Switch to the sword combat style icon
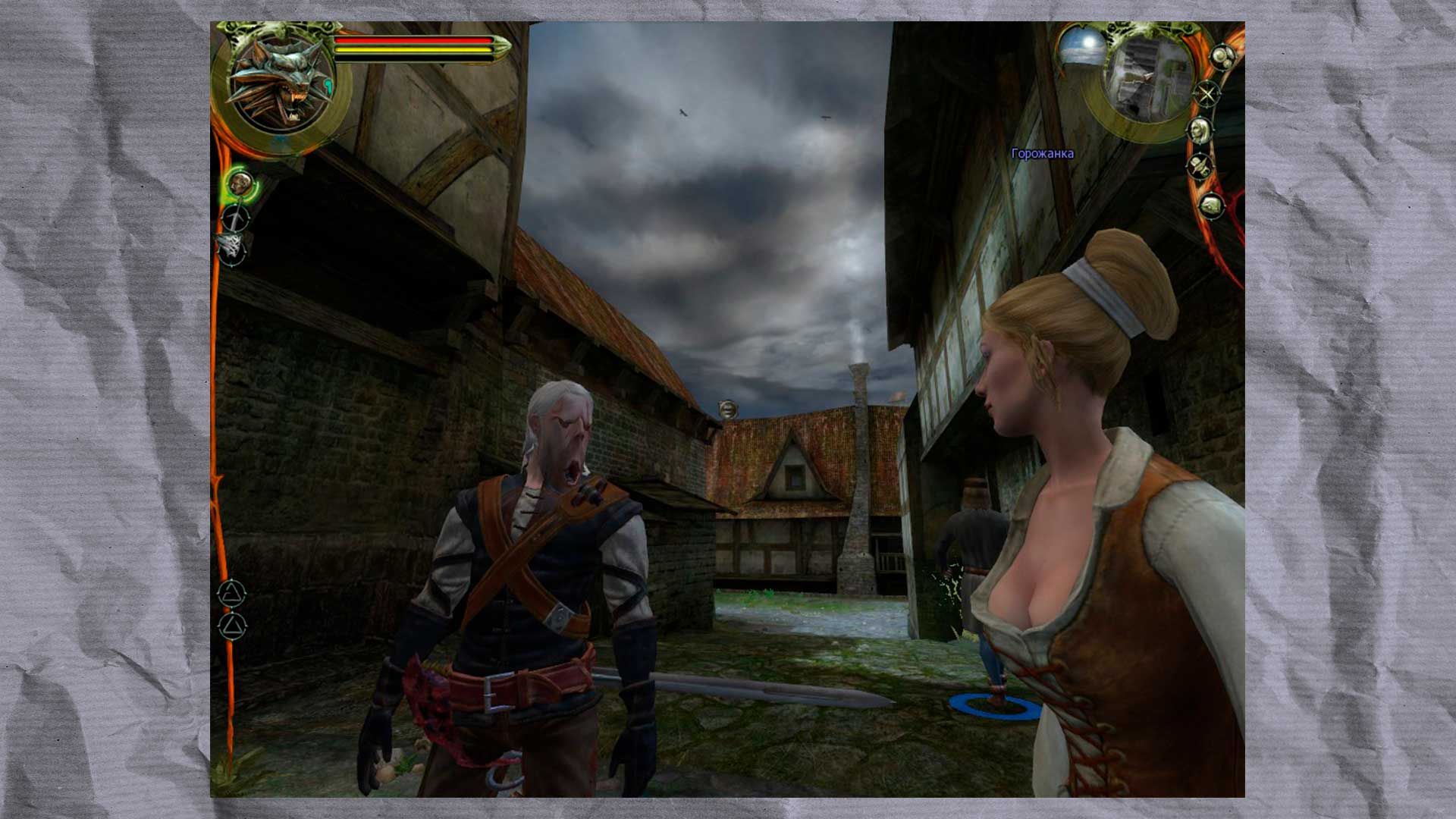Screen dimensions: 1456x819 (236, 218)
